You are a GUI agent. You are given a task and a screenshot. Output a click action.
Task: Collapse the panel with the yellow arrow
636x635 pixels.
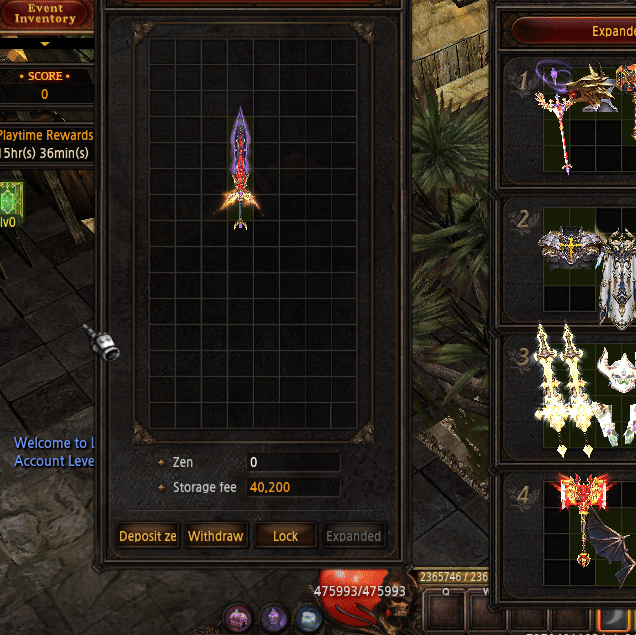pos(45,44)
